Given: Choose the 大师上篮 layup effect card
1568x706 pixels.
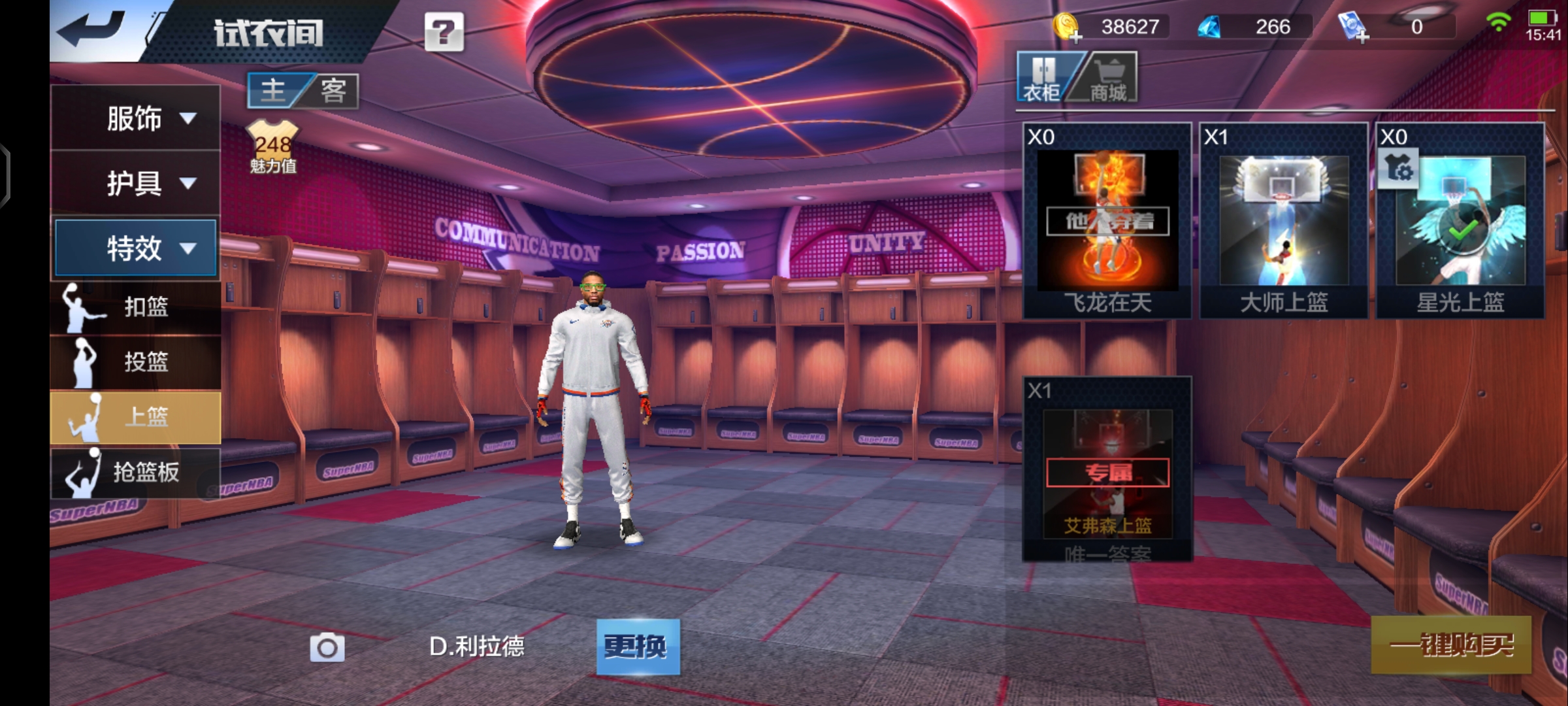Looking at the screenshot, I should pyautogui.click(x=1284, y=221).
